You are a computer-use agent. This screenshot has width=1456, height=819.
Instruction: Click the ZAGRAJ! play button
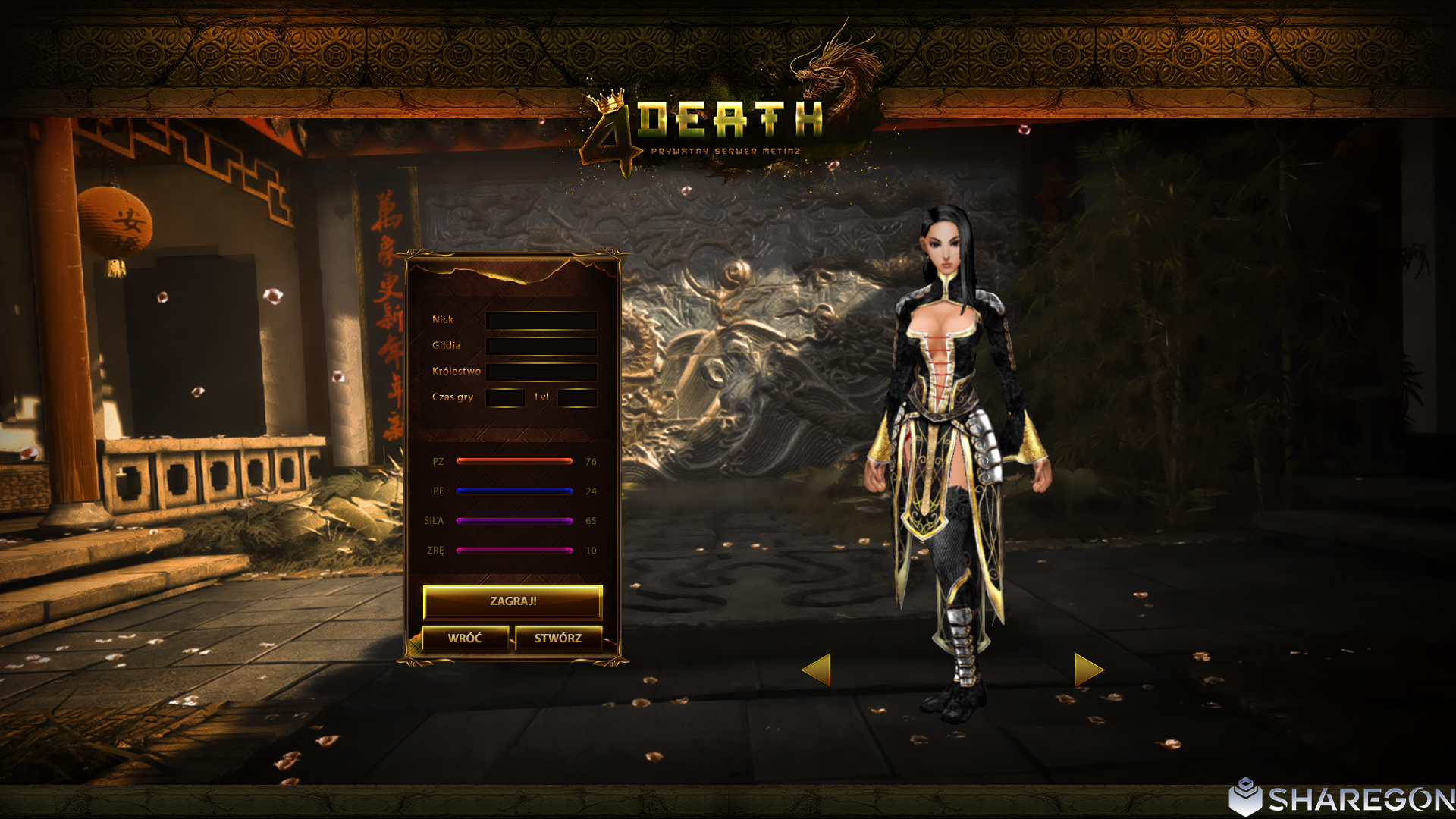(x=513, y=601)
